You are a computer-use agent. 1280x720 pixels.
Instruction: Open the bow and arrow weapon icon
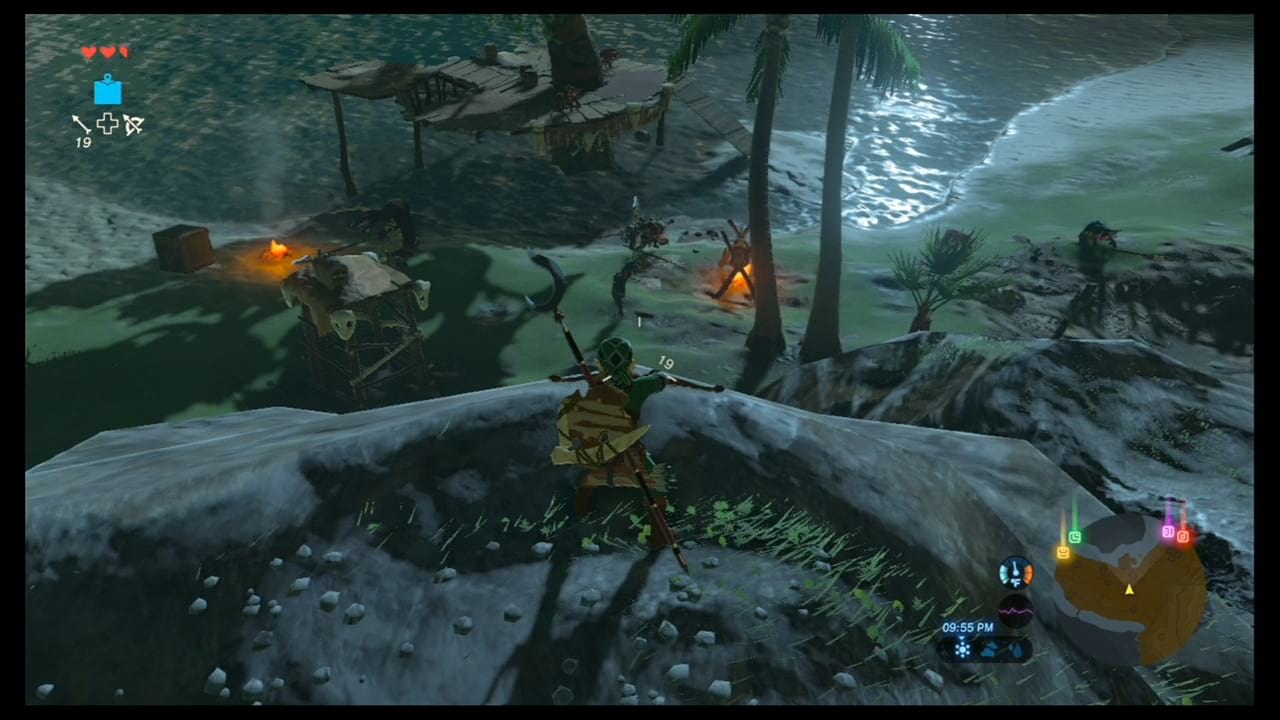[x=133, y=124]
